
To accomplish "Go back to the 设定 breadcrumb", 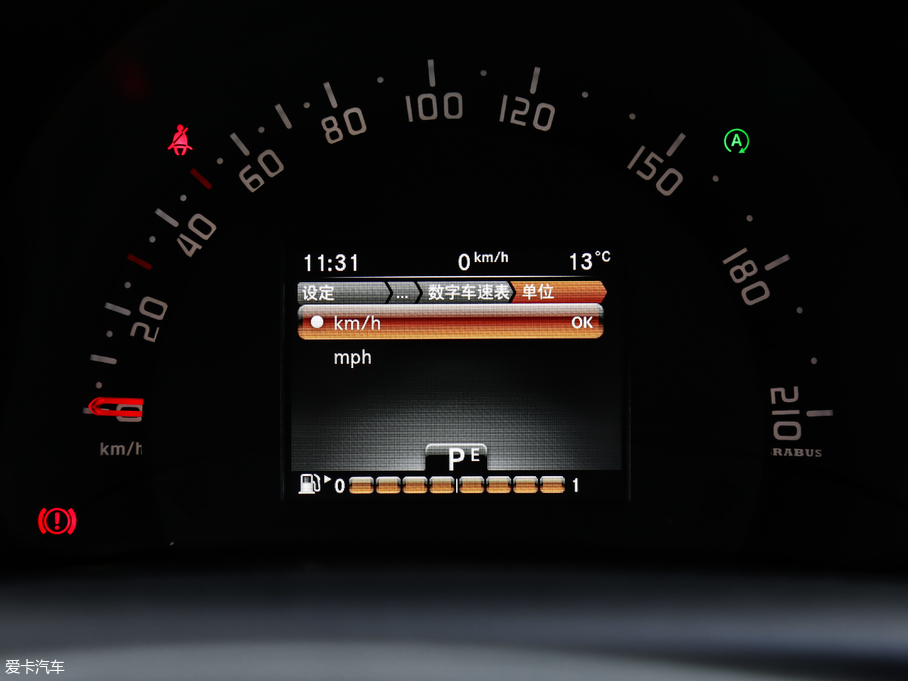I will (320, 293).
